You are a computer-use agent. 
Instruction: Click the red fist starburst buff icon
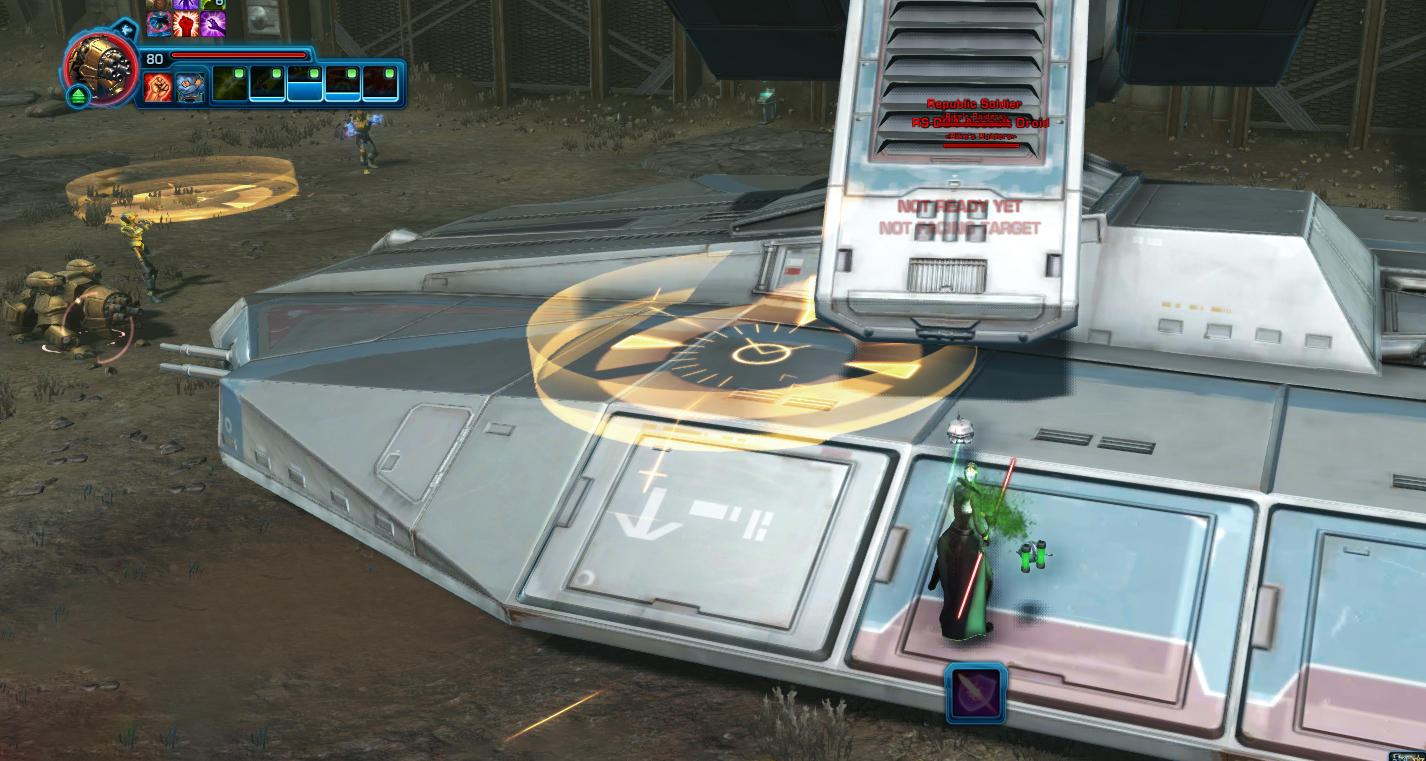[185, 24]
